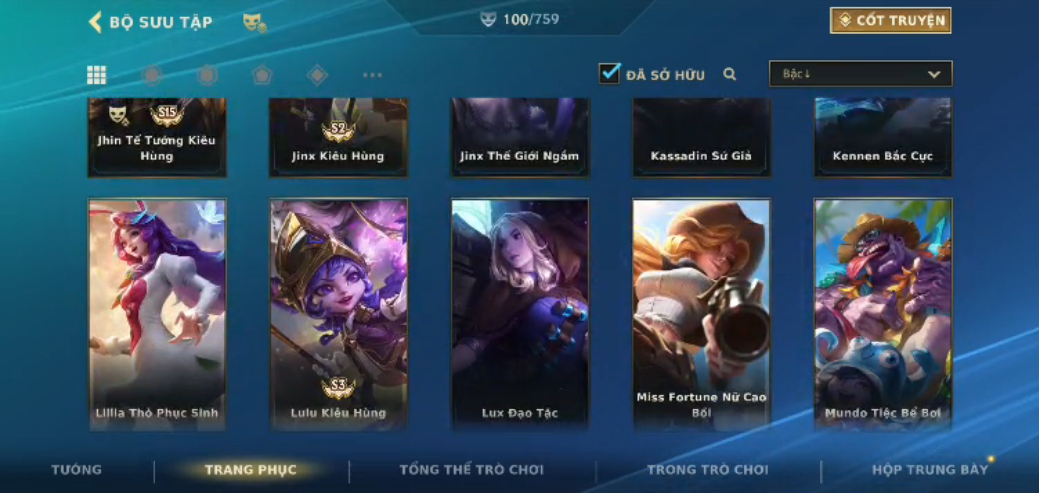Choose the Jinx Kiêu Hùng skin

tap(338, 138)
